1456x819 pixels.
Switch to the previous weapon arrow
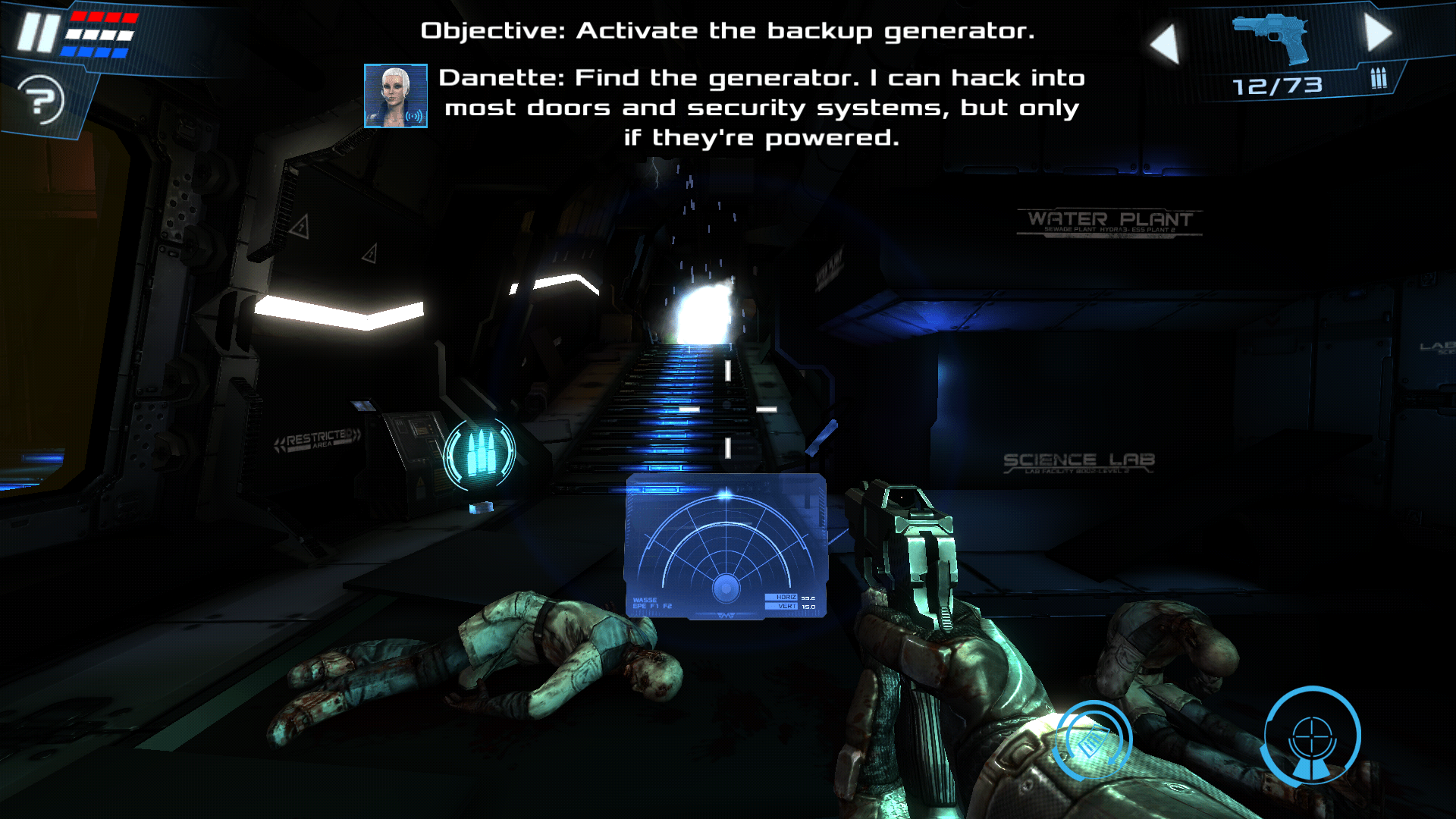pos(1165,43)
